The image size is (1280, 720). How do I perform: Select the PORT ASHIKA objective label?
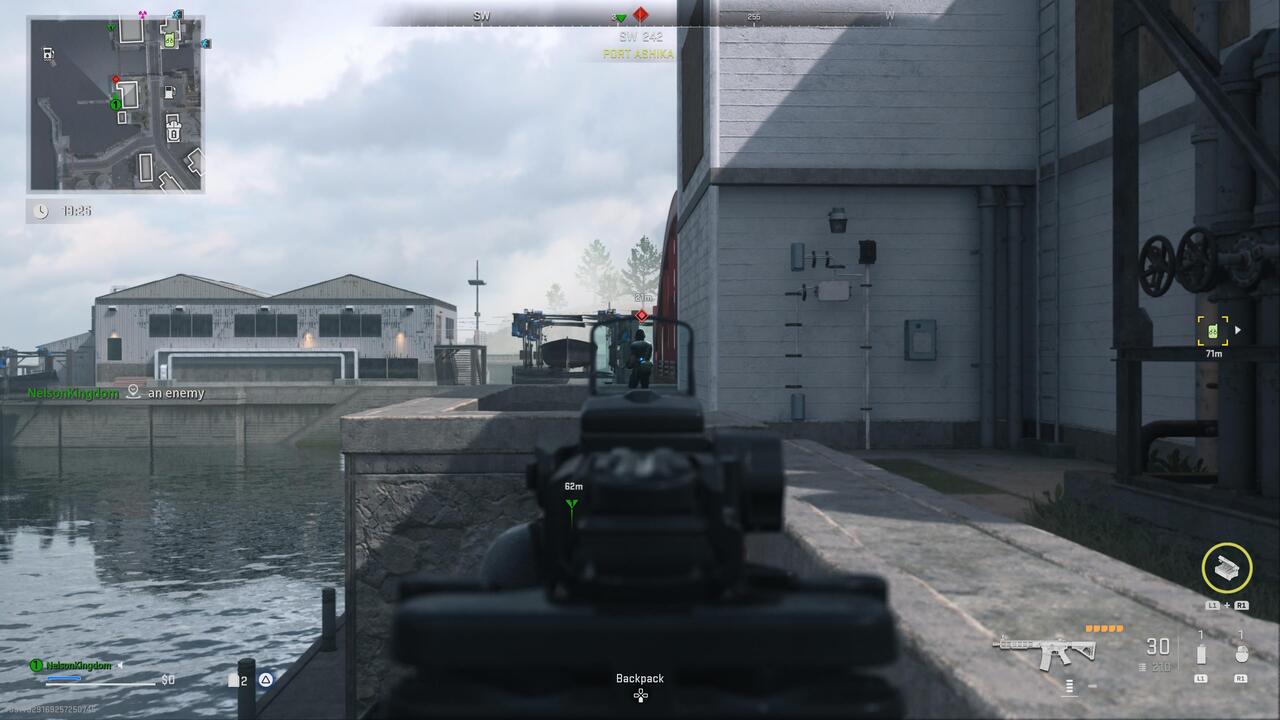pyautogui.click(x=638, y=54)
